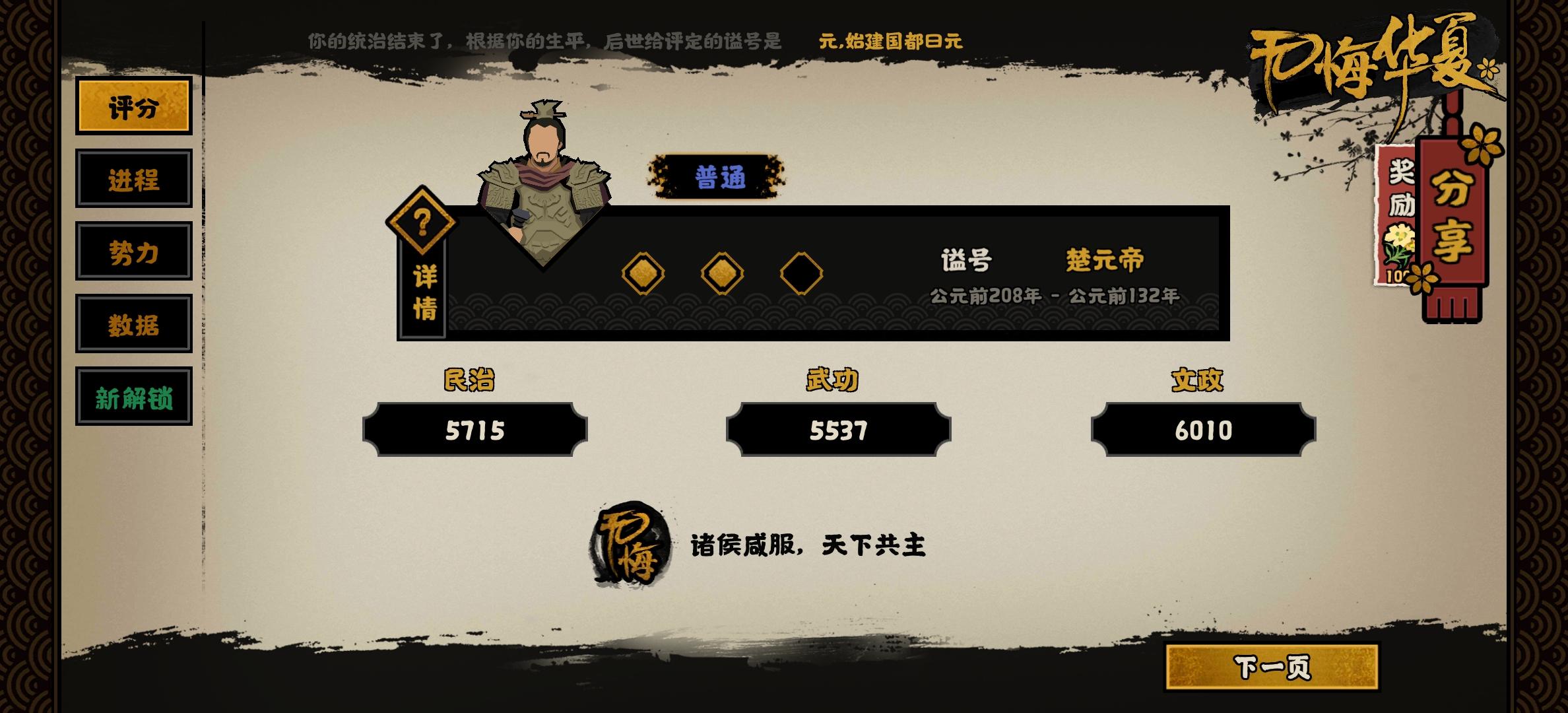The width and height of the screenshot is (1568, 713).
Task: Switch to the 势力 tab
Action: tap(133, 252)
